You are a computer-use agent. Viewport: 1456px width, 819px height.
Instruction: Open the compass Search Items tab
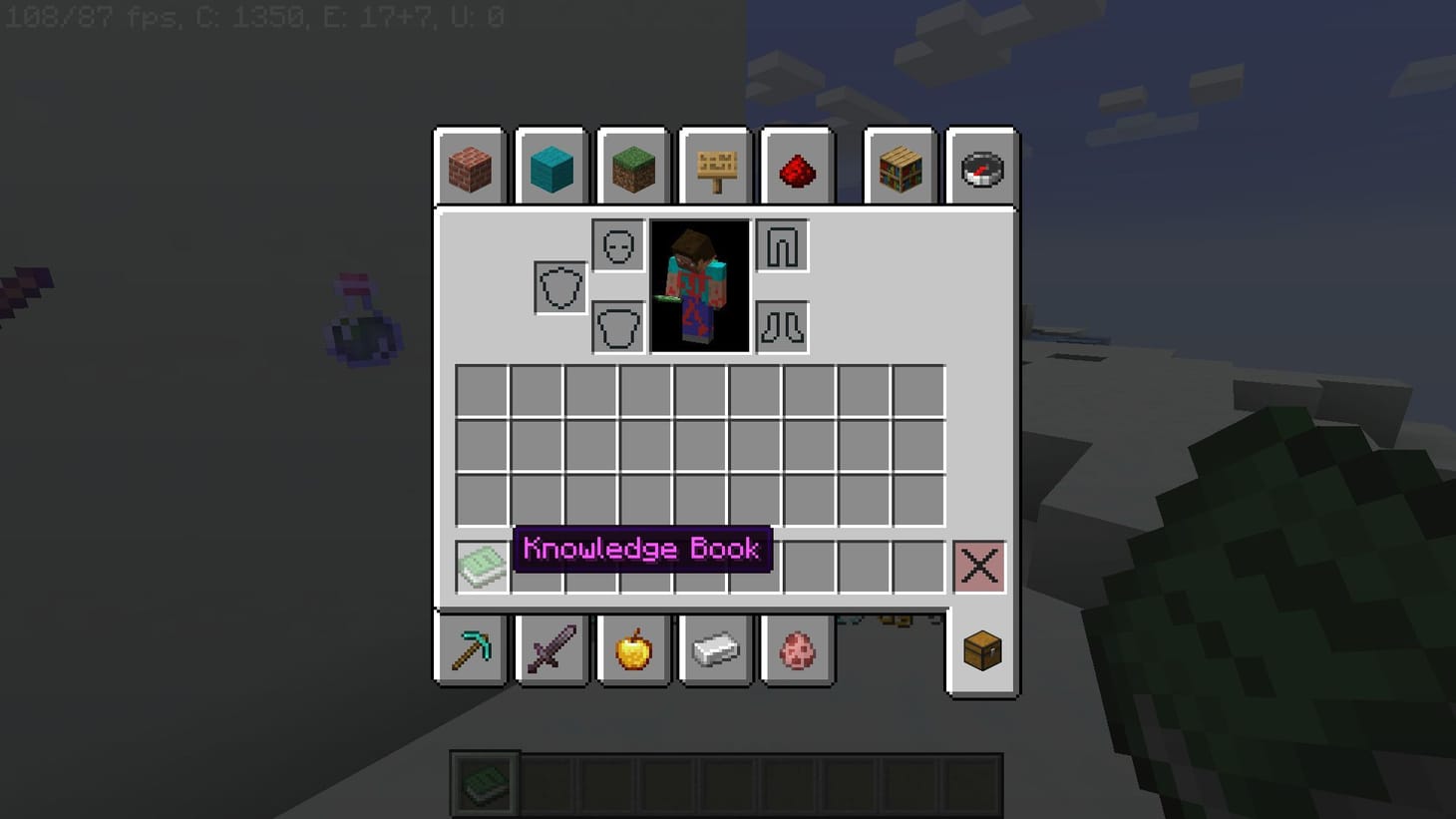click(x=982, y=169)
